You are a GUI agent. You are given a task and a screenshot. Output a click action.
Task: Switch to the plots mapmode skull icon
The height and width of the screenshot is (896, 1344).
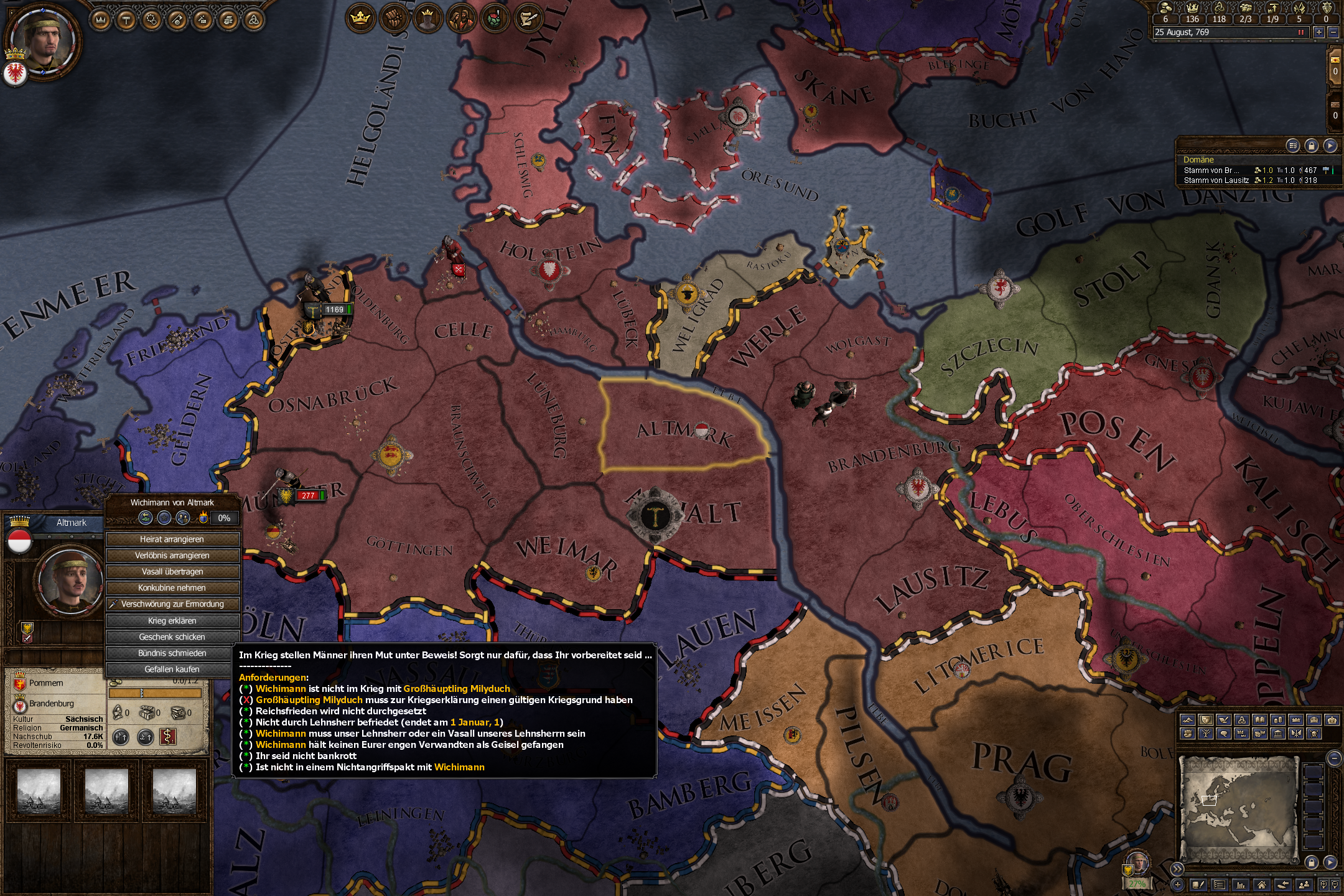(1314, 734)
